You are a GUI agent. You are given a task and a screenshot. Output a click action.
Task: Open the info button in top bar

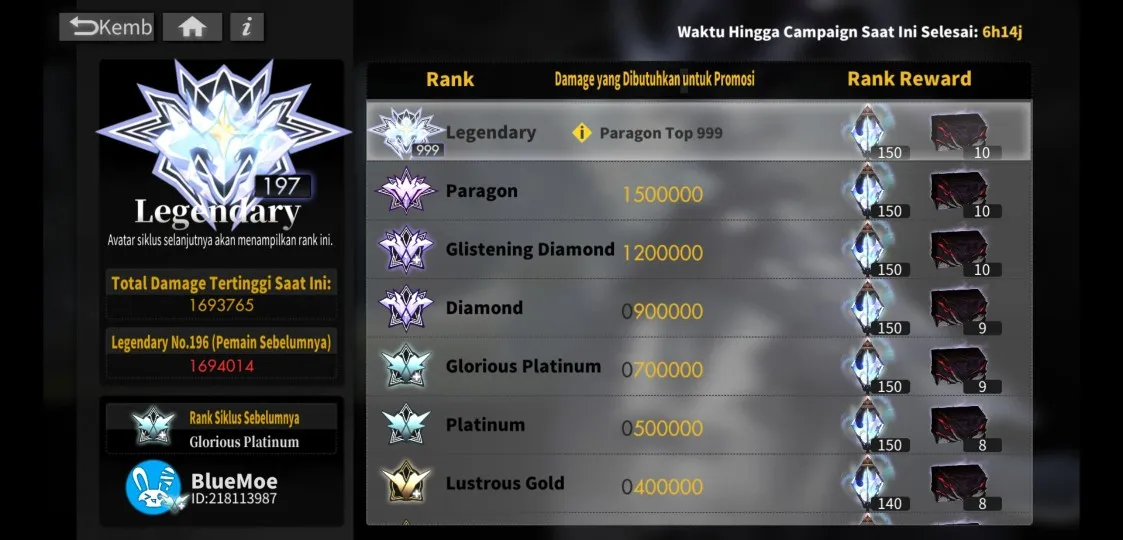coord(247,27)
